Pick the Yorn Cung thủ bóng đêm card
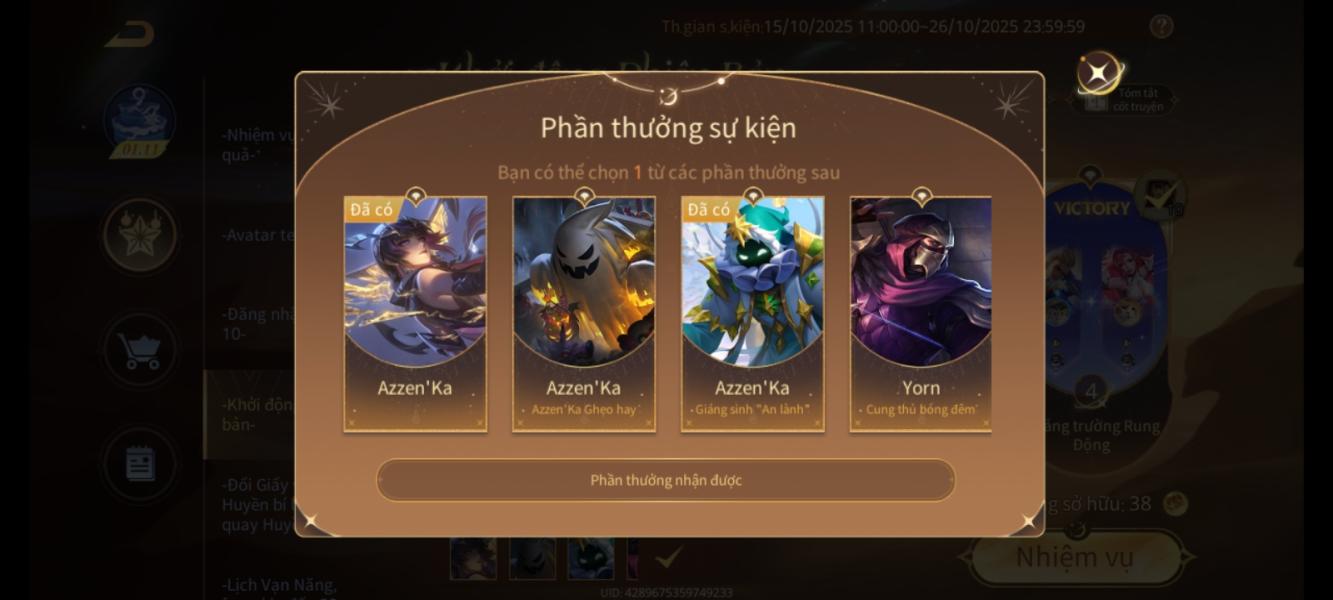The height and width of the screenshot is (600, 1333). pos(920,314)
